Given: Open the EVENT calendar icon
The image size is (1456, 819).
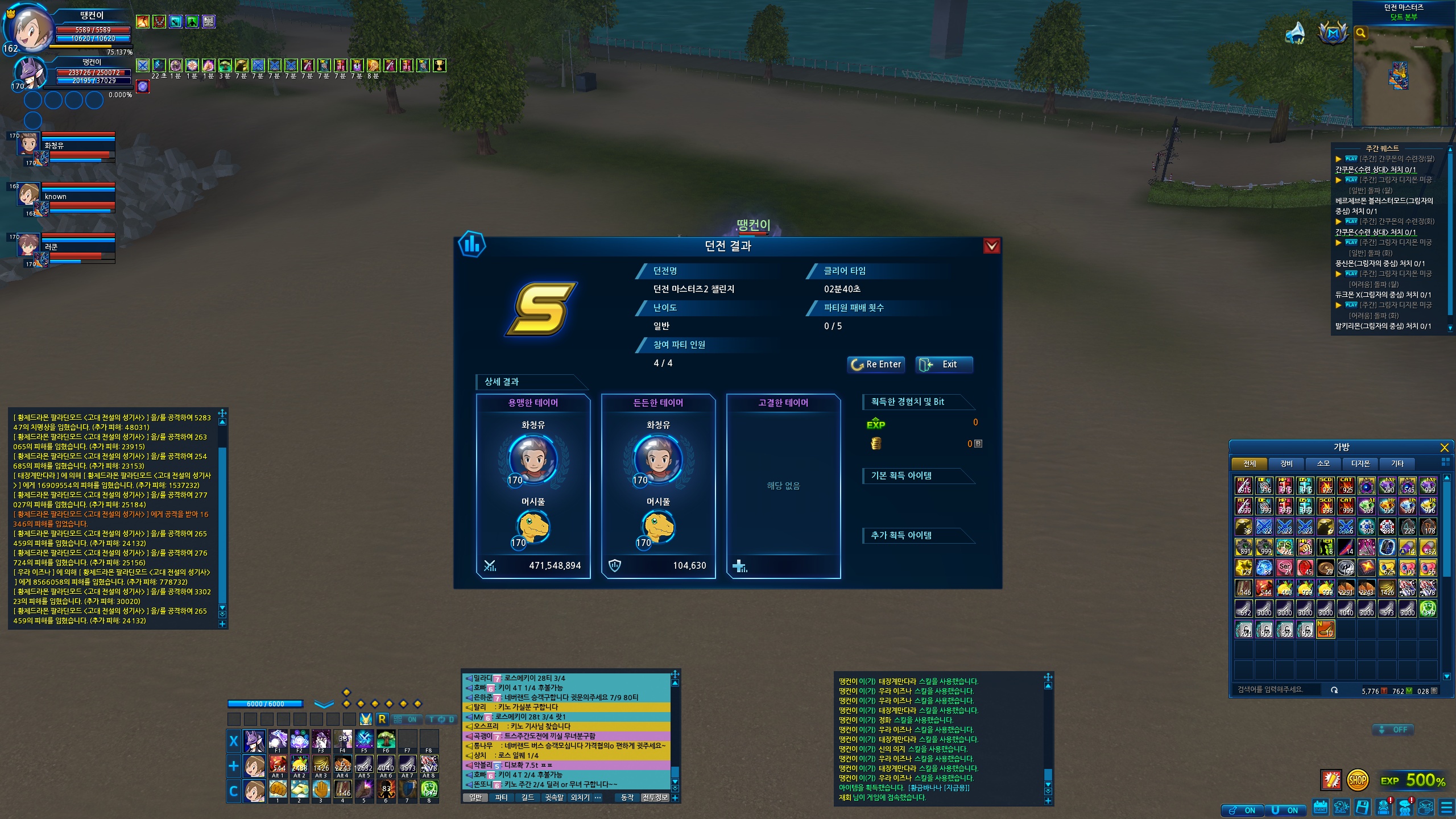Looking at the screenshot, I should click(x=1320, y=808).
